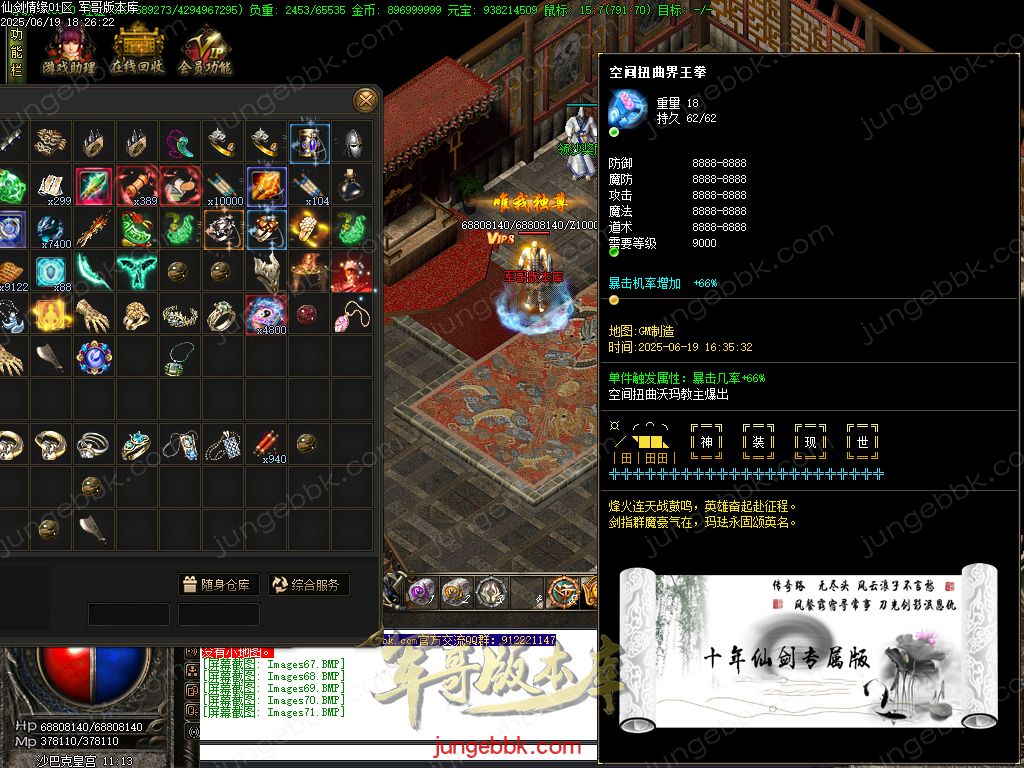Select the green pendant necklace slot

tap(179, 358)
